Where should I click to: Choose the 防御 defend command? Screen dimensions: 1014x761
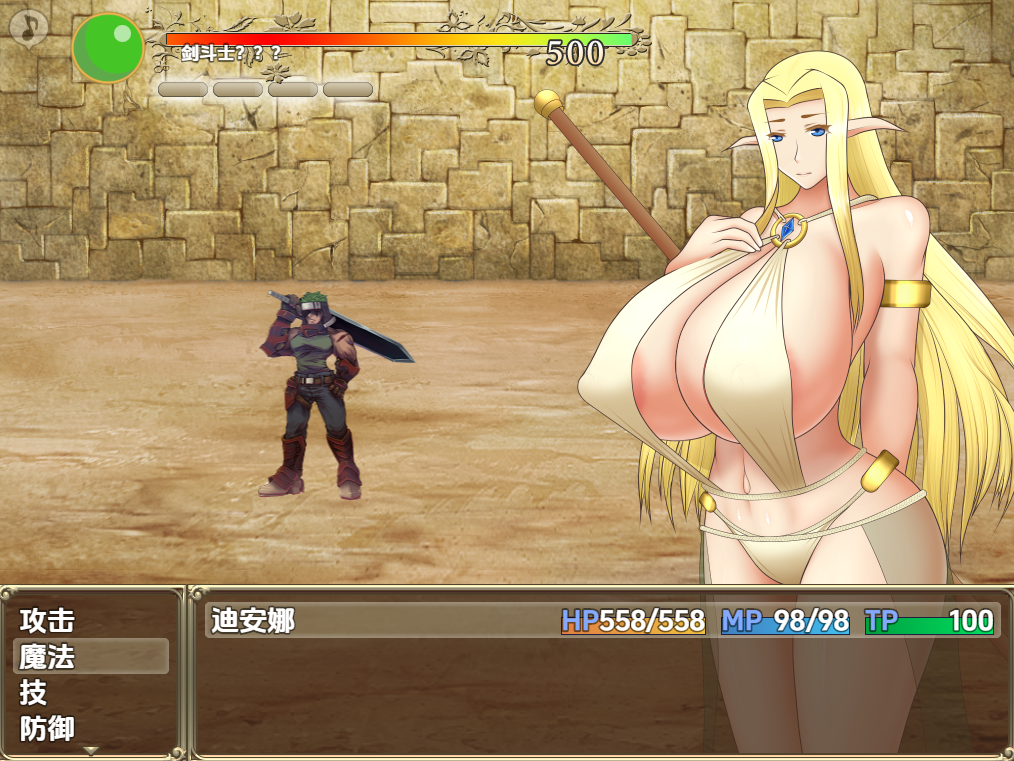click(48, 728)
